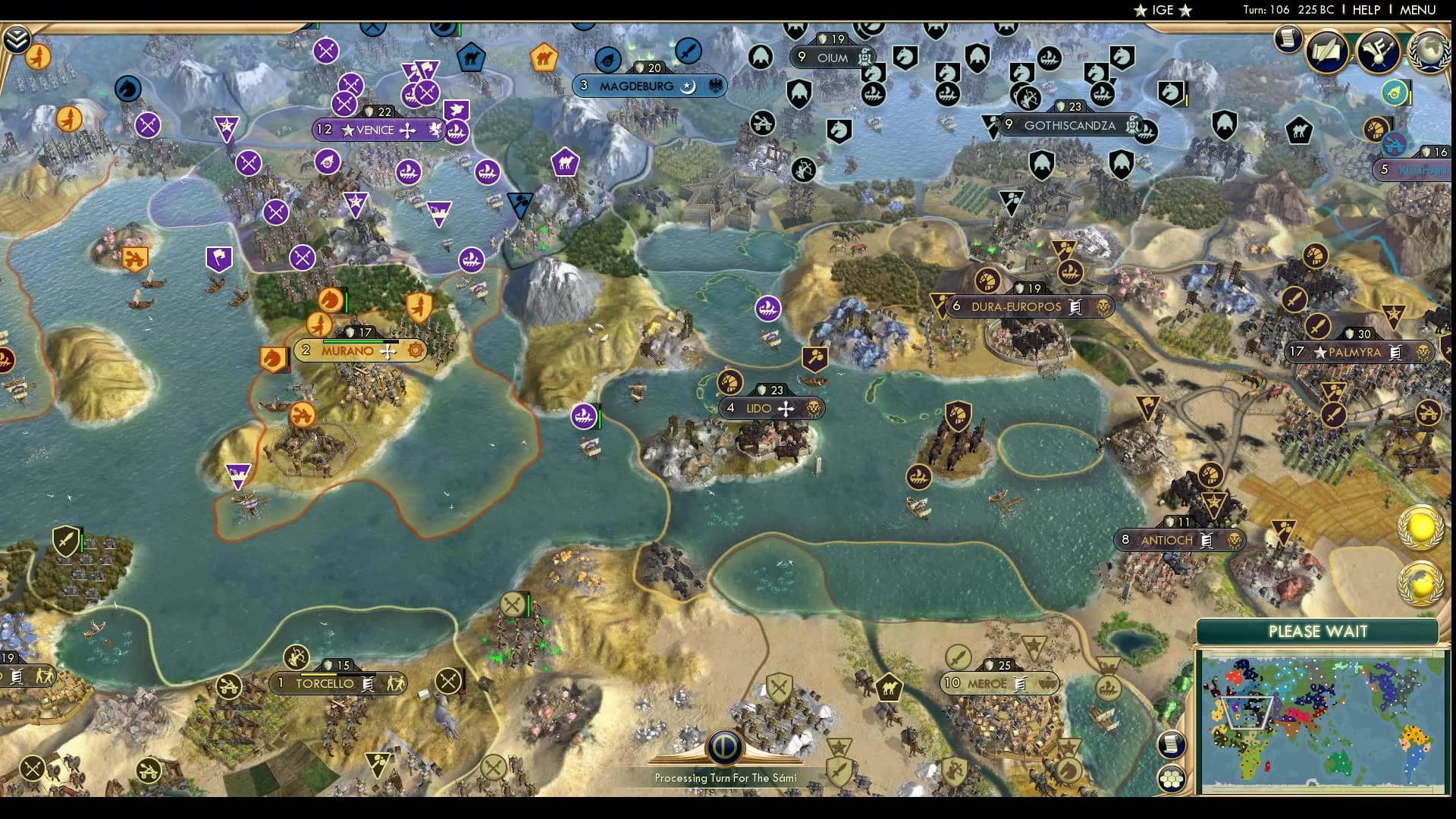
Task: Select the Venice city banner
Action: click(x=375, y=130)
